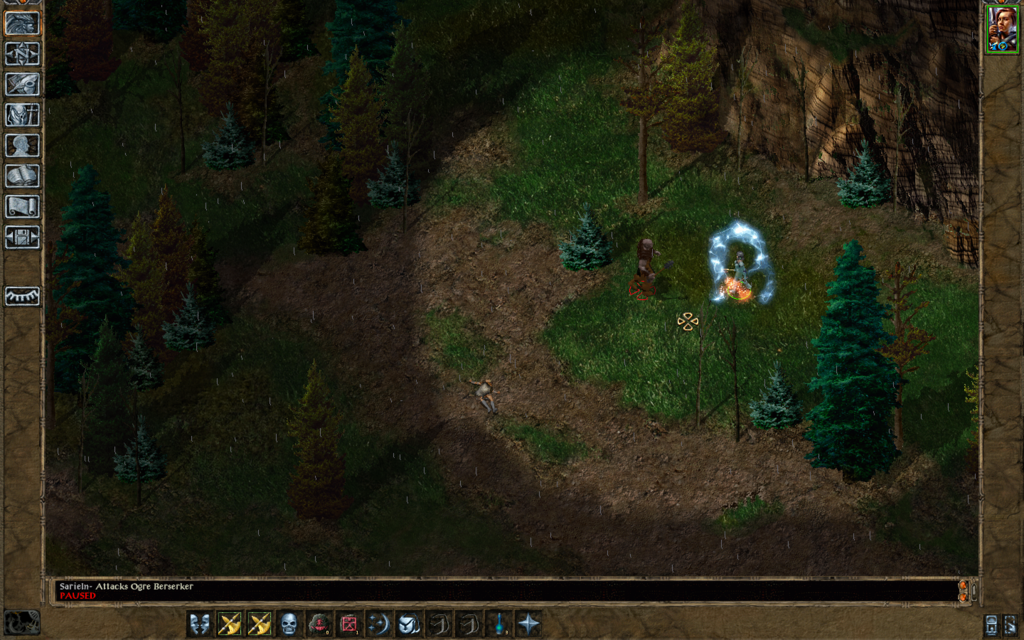
Task: Open the use item helmet button
Action: pyautogui.click(x=408, y=624)
